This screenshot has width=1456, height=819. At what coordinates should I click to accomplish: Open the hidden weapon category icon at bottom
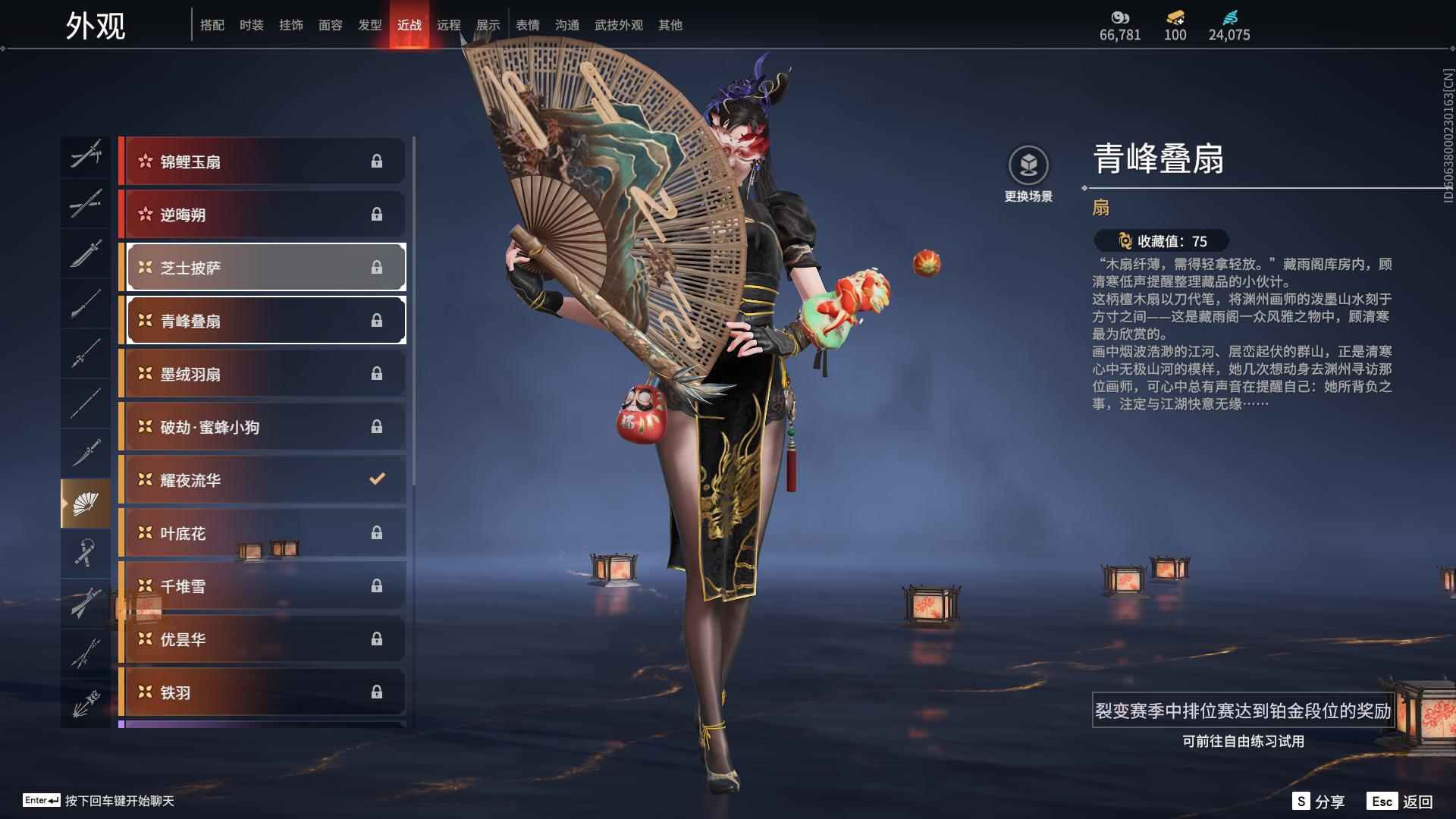86,701
